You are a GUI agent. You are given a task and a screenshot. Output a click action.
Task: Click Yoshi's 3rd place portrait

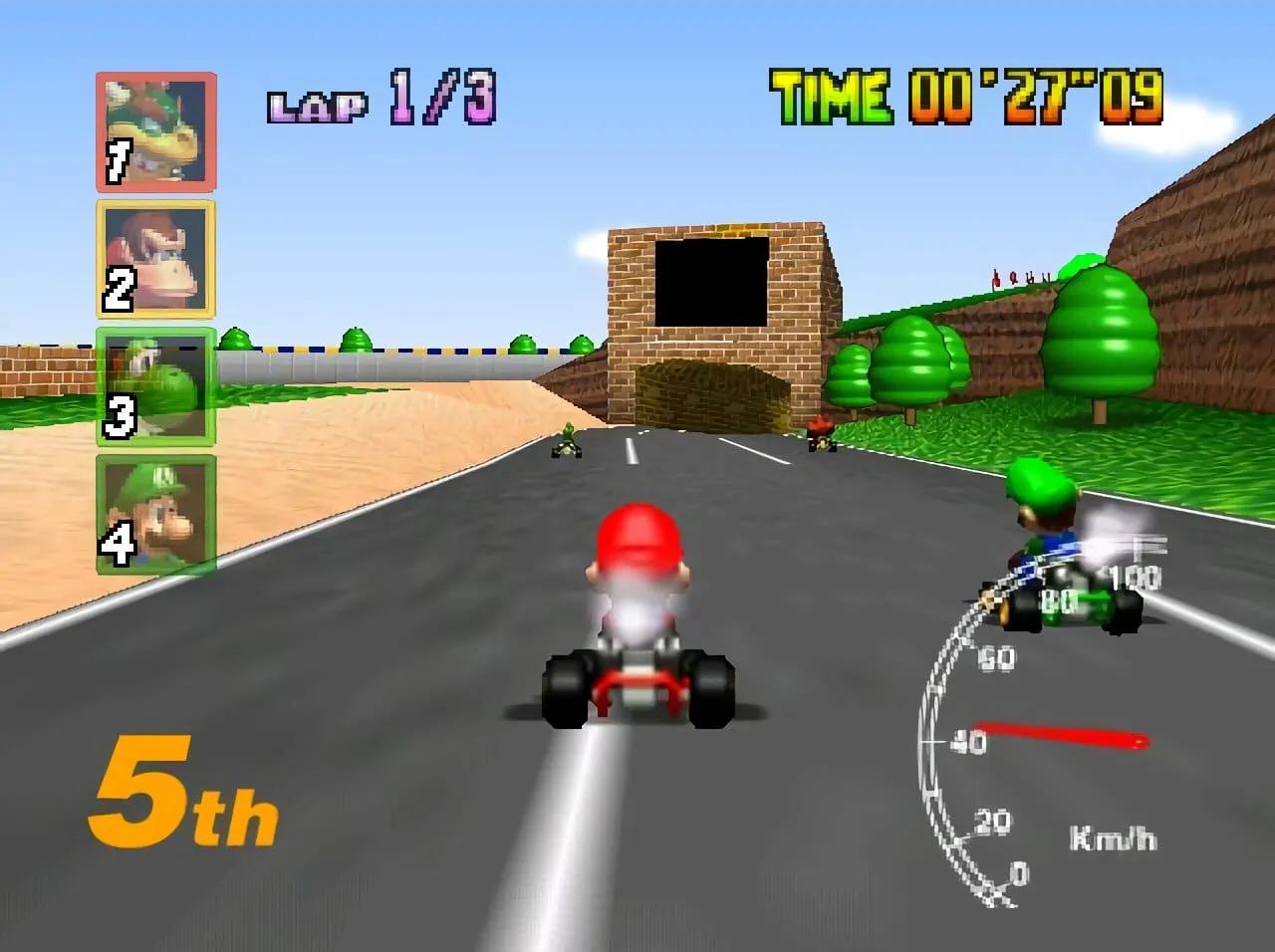(x=154, y=388)
